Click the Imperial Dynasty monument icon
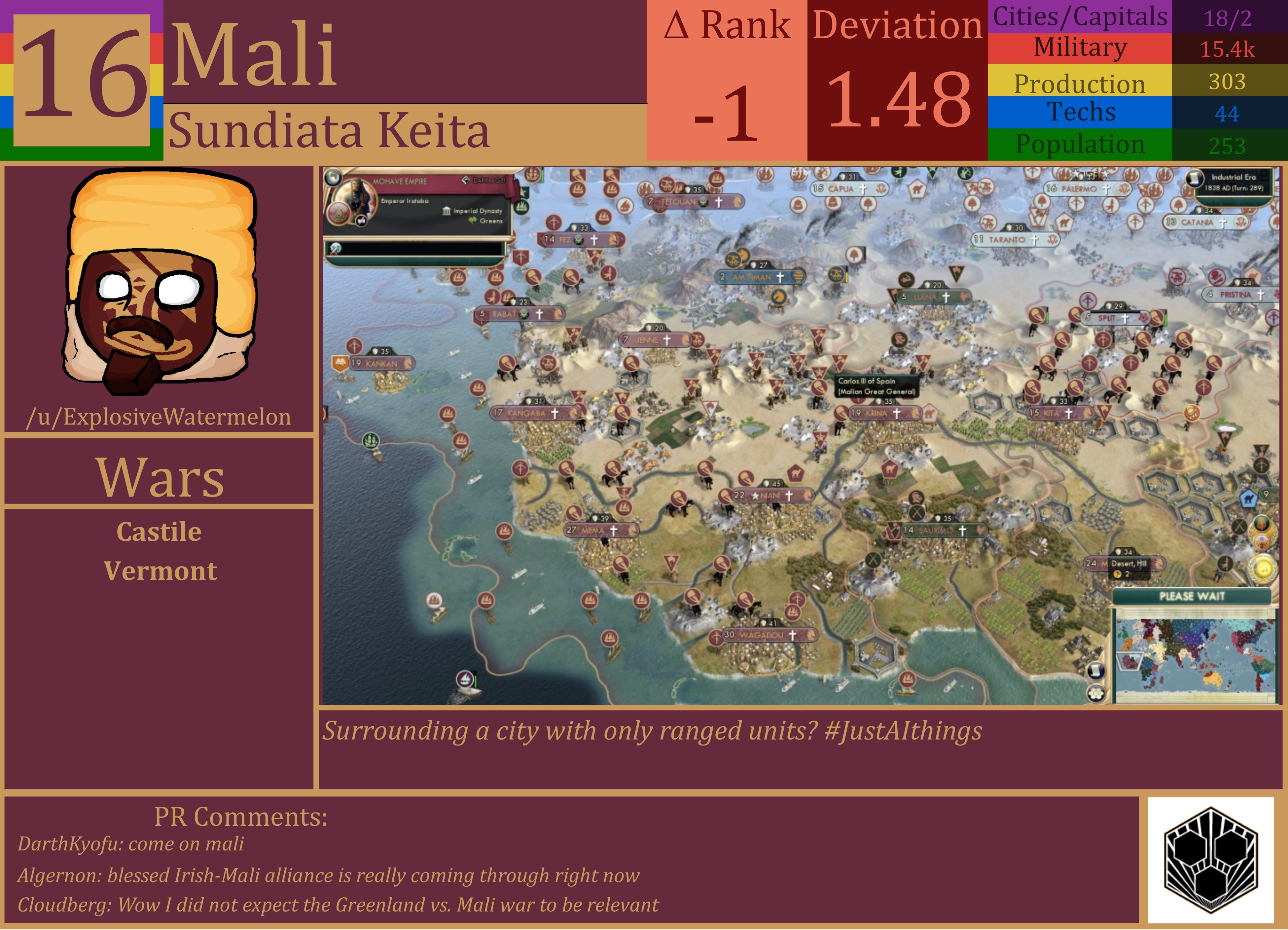The width and height of the screenshot is (1288, 930). [447, 211]
